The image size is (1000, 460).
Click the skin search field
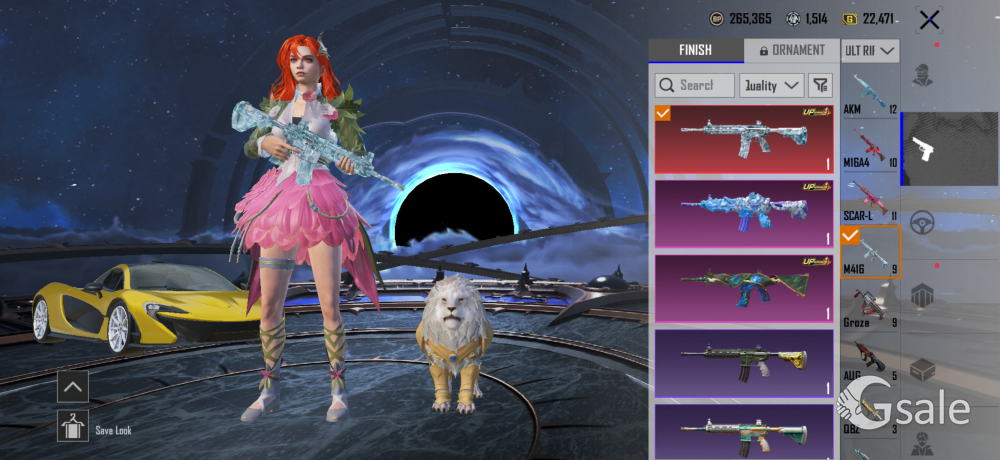(695, 85)
